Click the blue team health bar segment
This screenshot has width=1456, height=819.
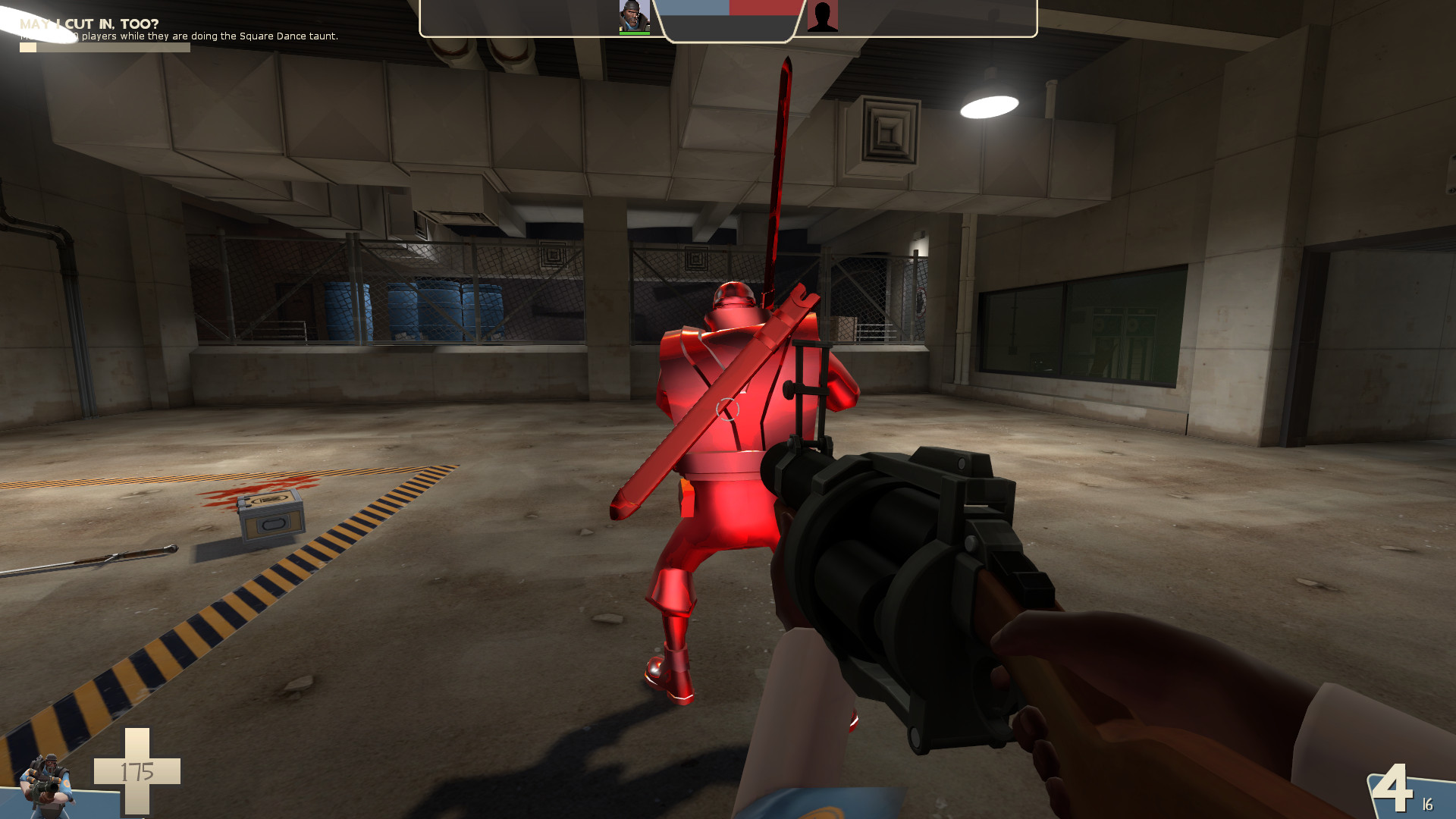[x=692, y=8]
